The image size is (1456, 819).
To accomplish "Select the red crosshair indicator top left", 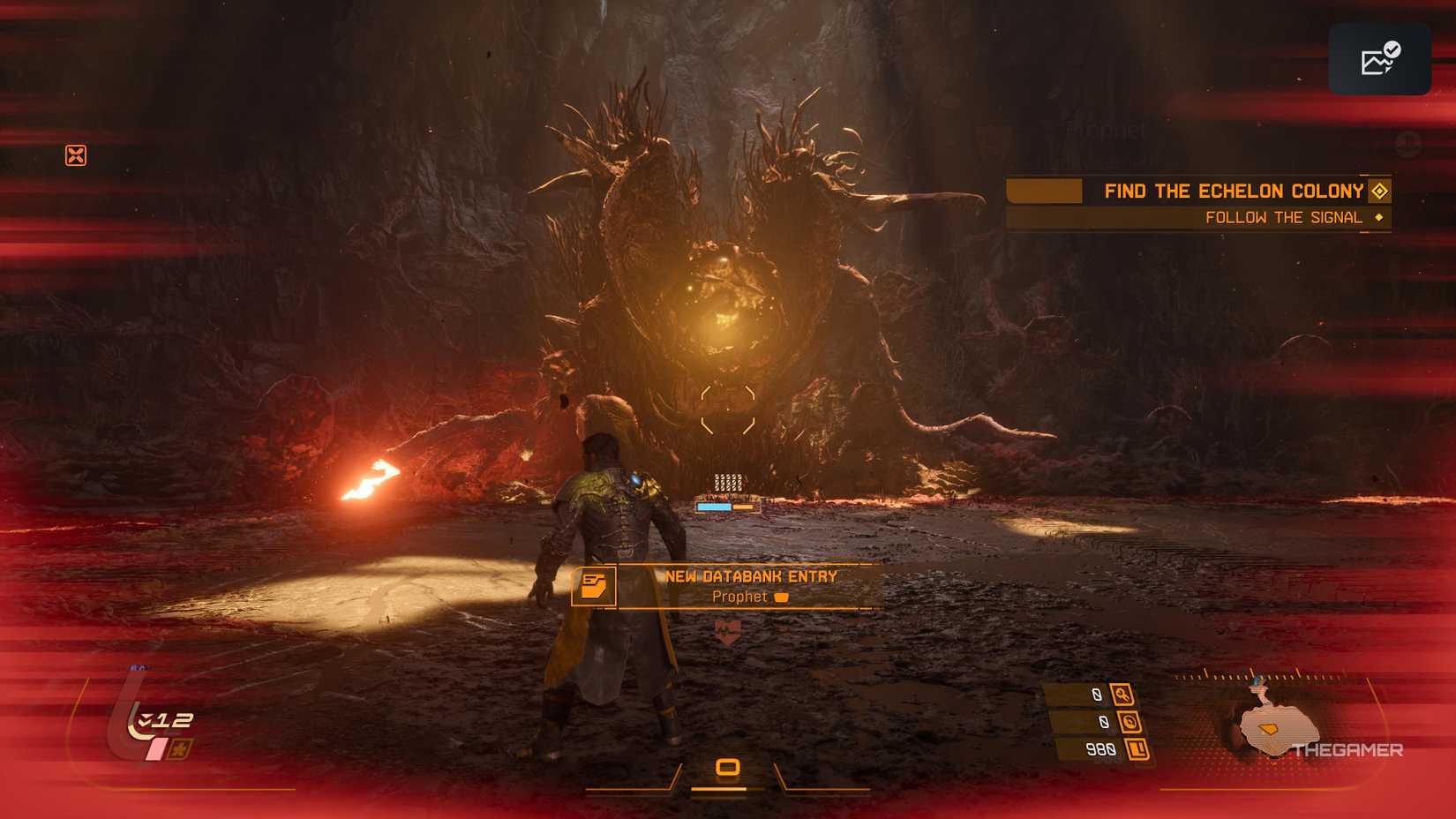I will tap(76, 154).
